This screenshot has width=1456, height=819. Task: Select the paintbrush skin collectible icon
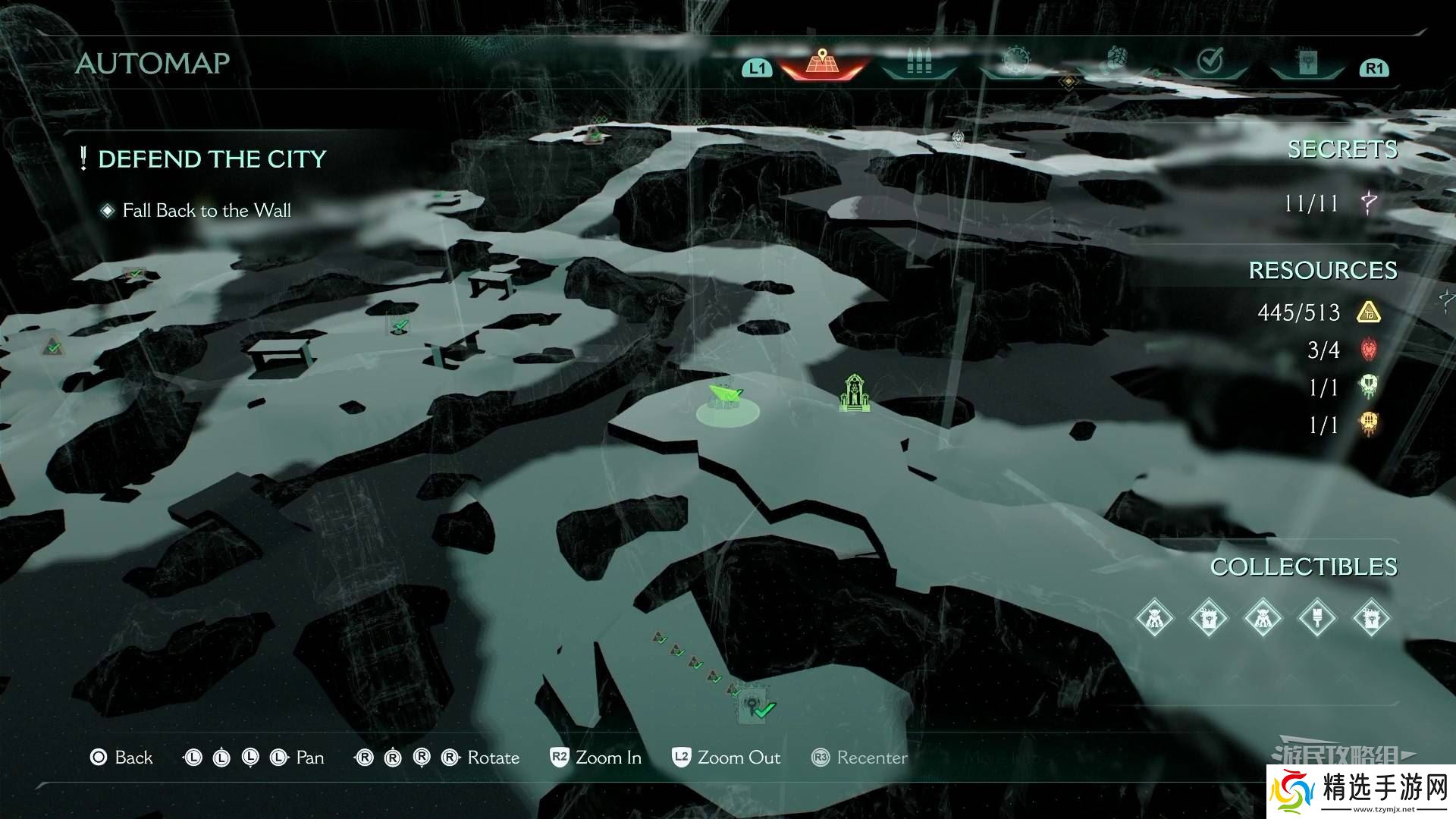click(1317, 617)
